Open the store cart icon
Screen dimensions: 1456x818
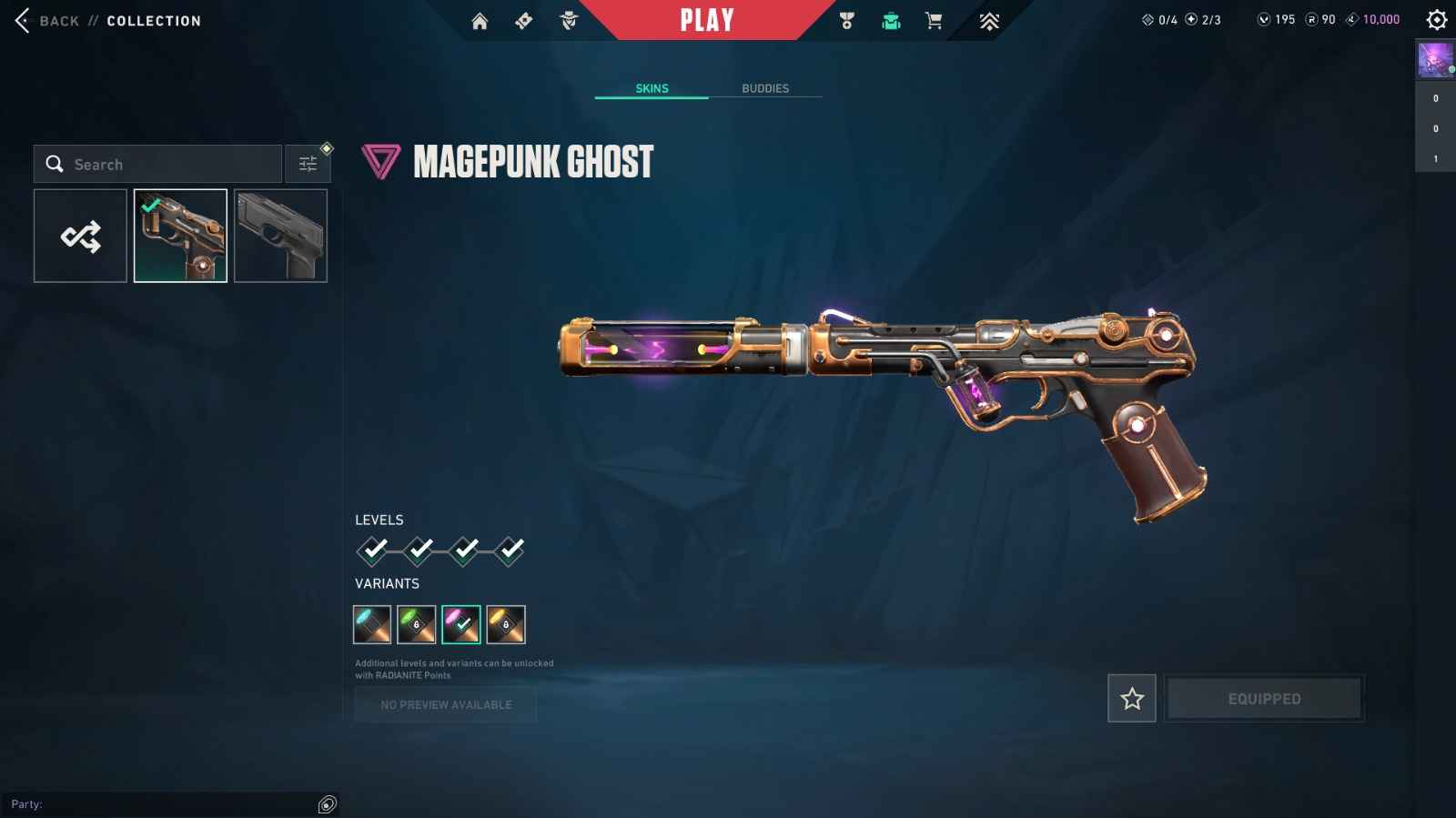coord(934,21)
